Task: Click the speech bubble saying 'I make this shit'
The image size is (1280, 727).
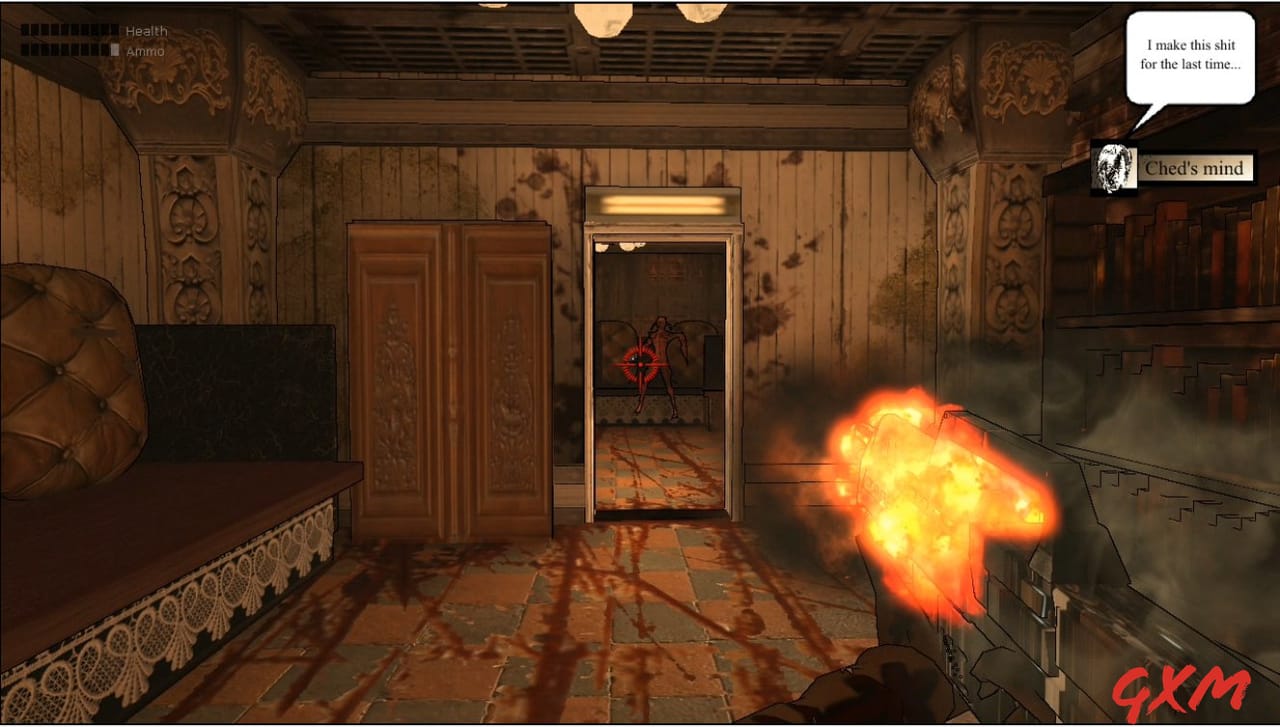Action: coord(1190,44)
